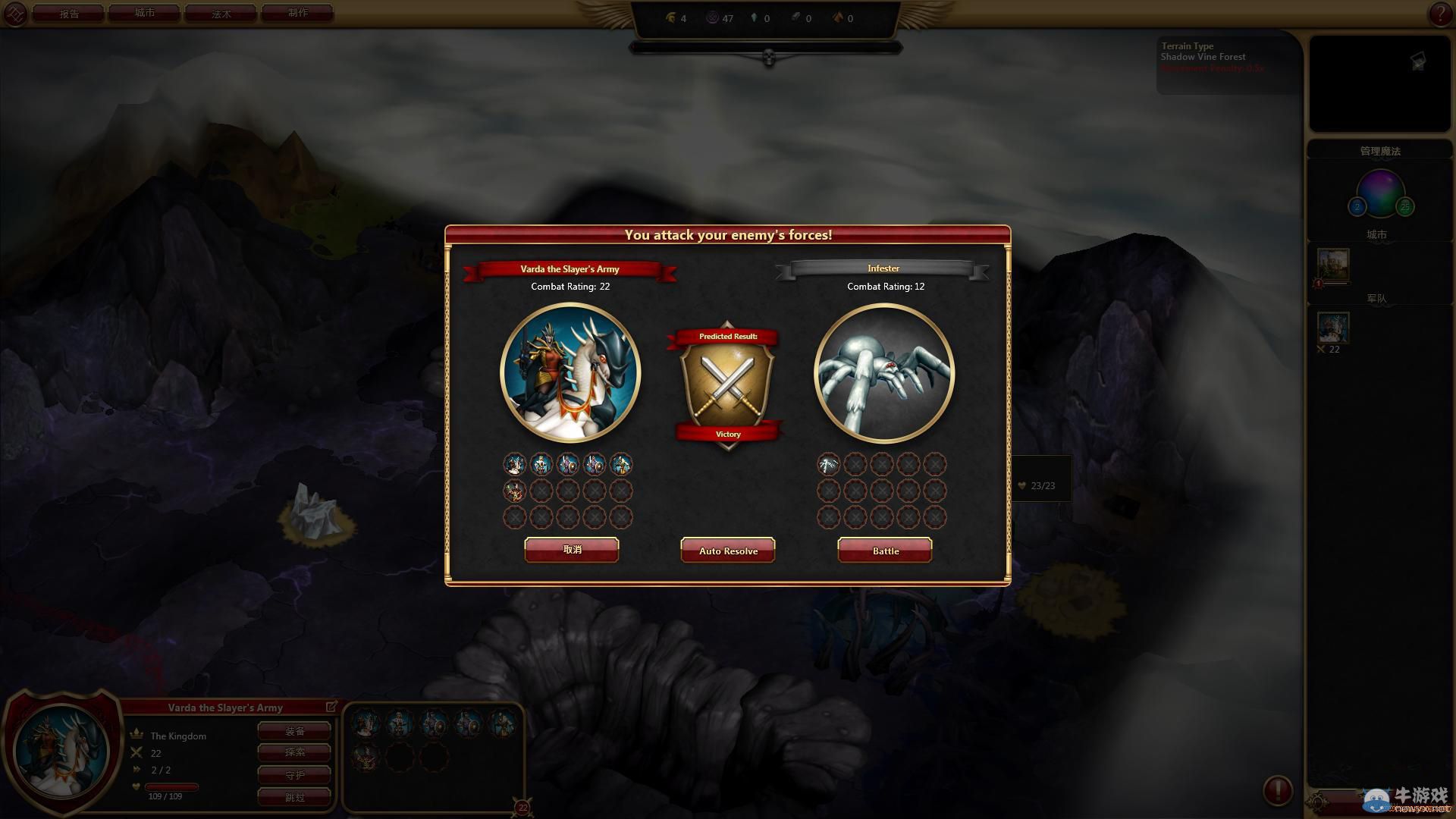
Task: Choose Auto Resolve for this battle
Action: tap(728, 551)
